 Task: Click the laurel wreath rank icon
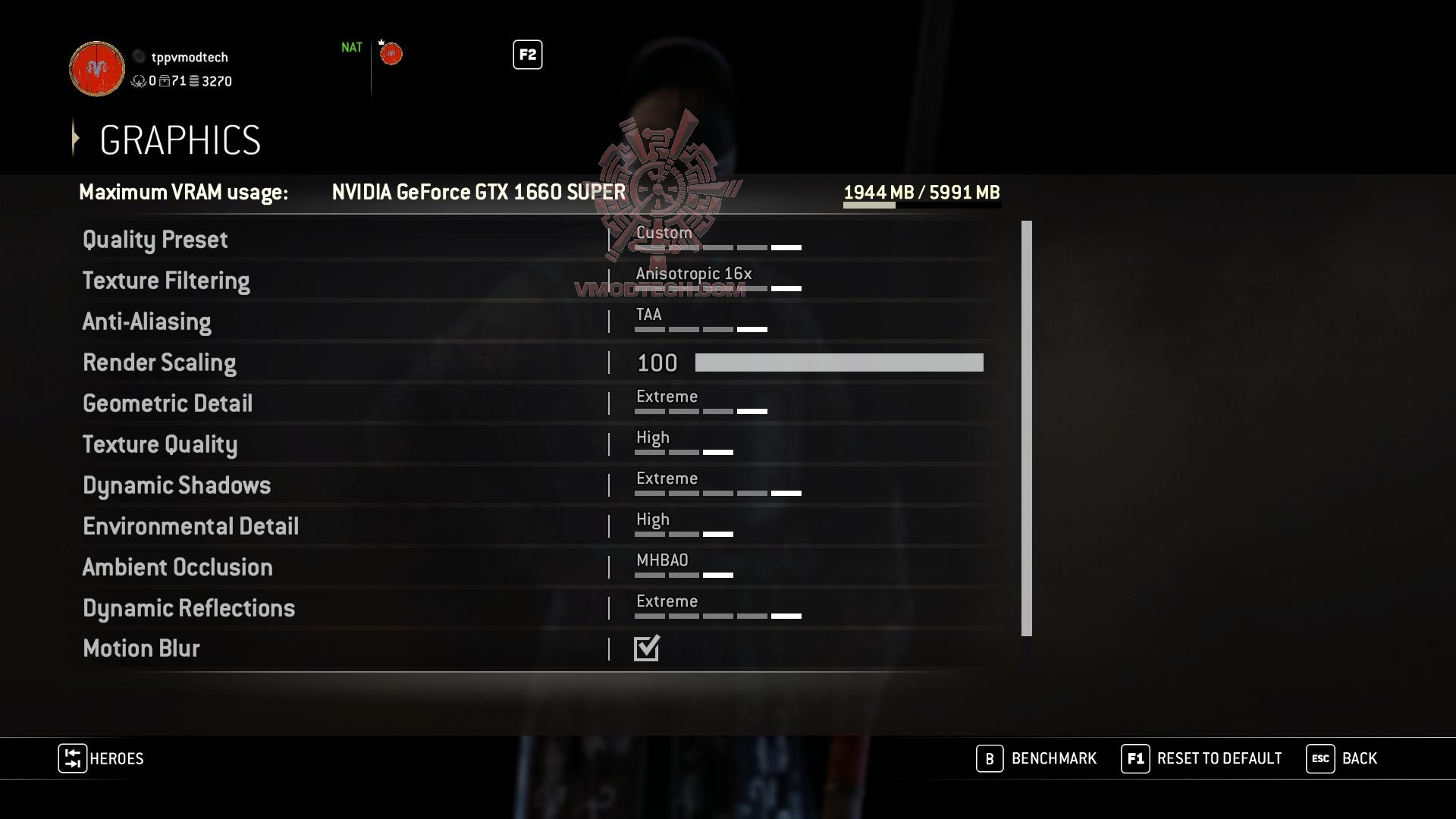pos(138,82)
